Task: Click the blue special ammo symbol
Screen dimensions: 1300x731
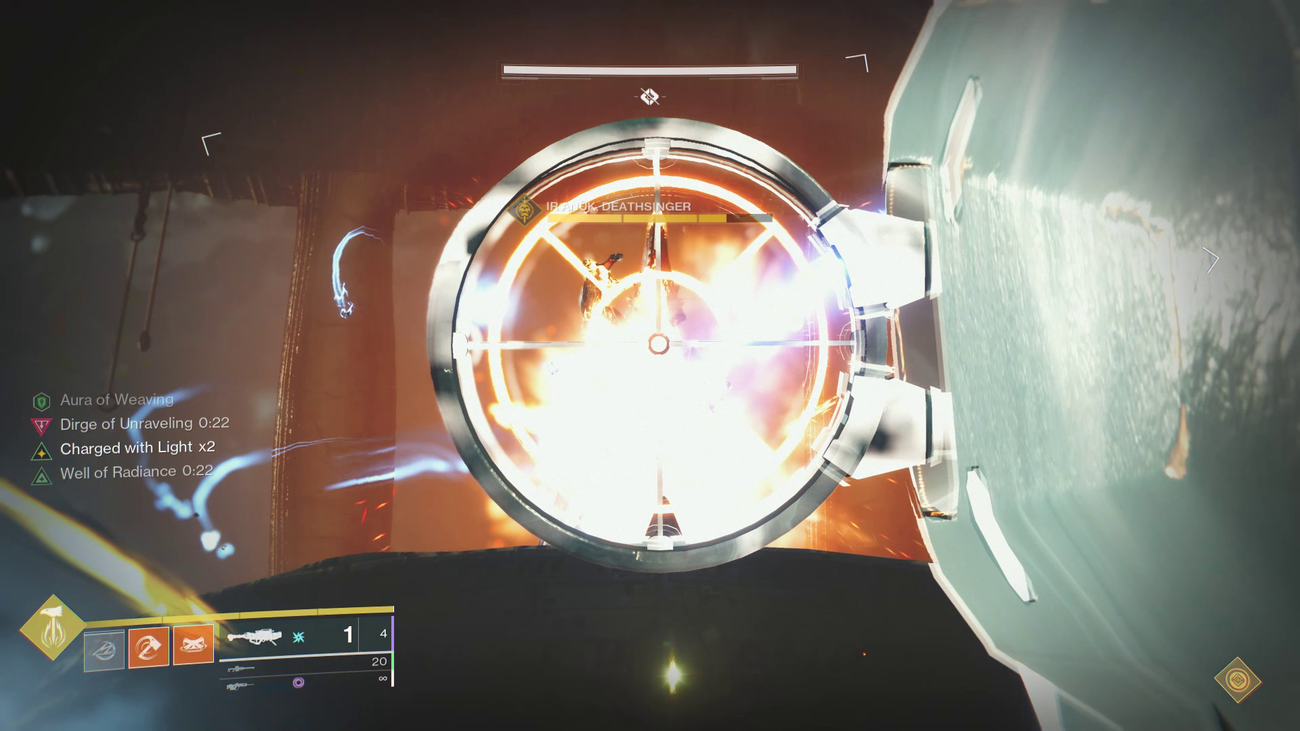Action: tap(297, 637)
